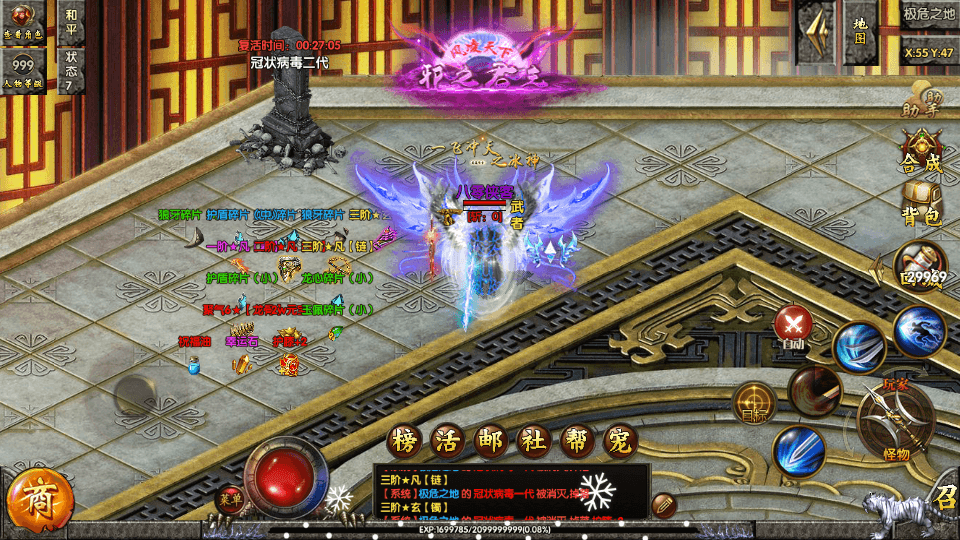Open the 菜单 menu button
The image size is (960, 540).
pyautogui.click(x=232, y=499)
